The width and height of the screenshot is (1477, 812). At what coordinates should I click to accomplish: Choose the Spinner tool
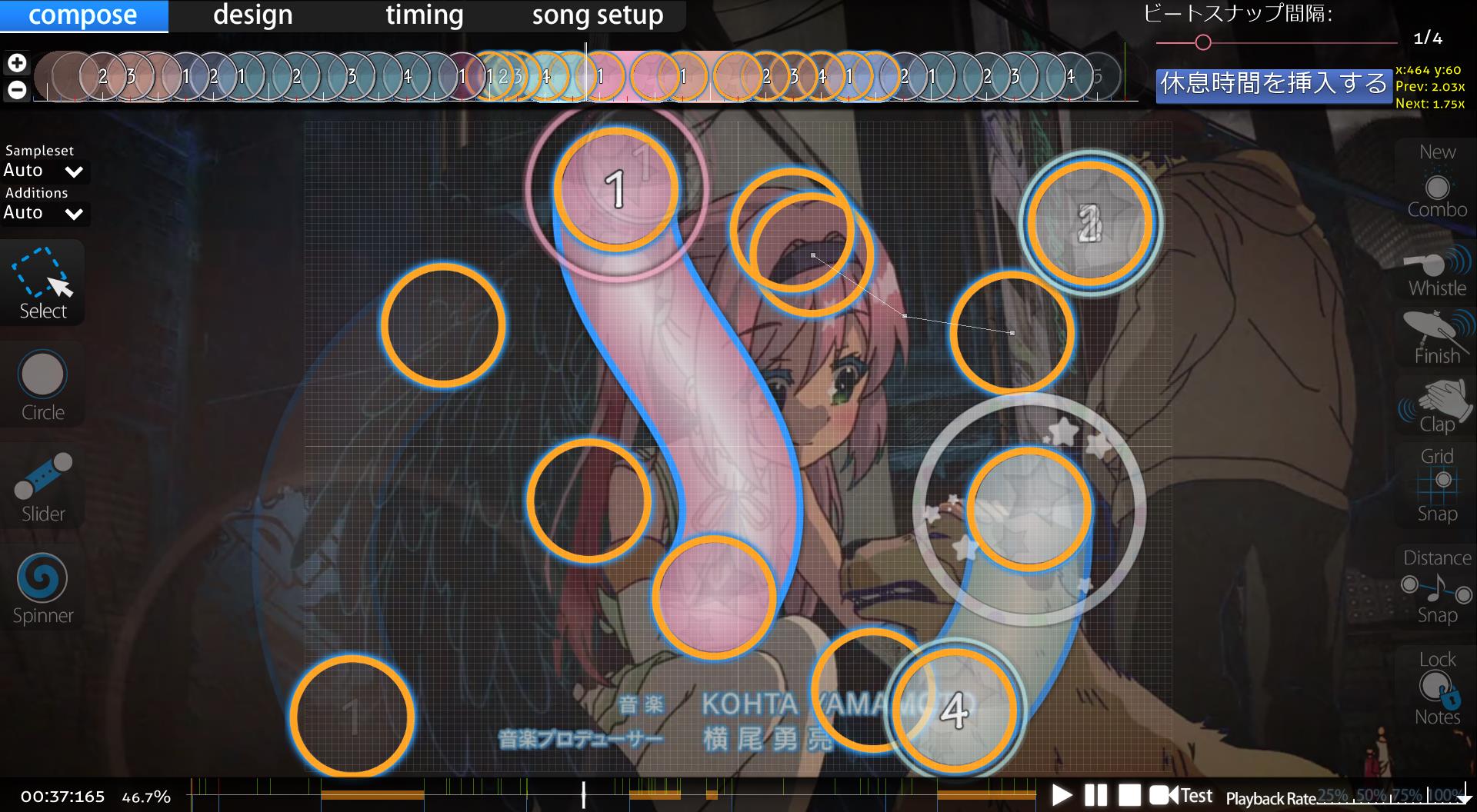(43, 588)
